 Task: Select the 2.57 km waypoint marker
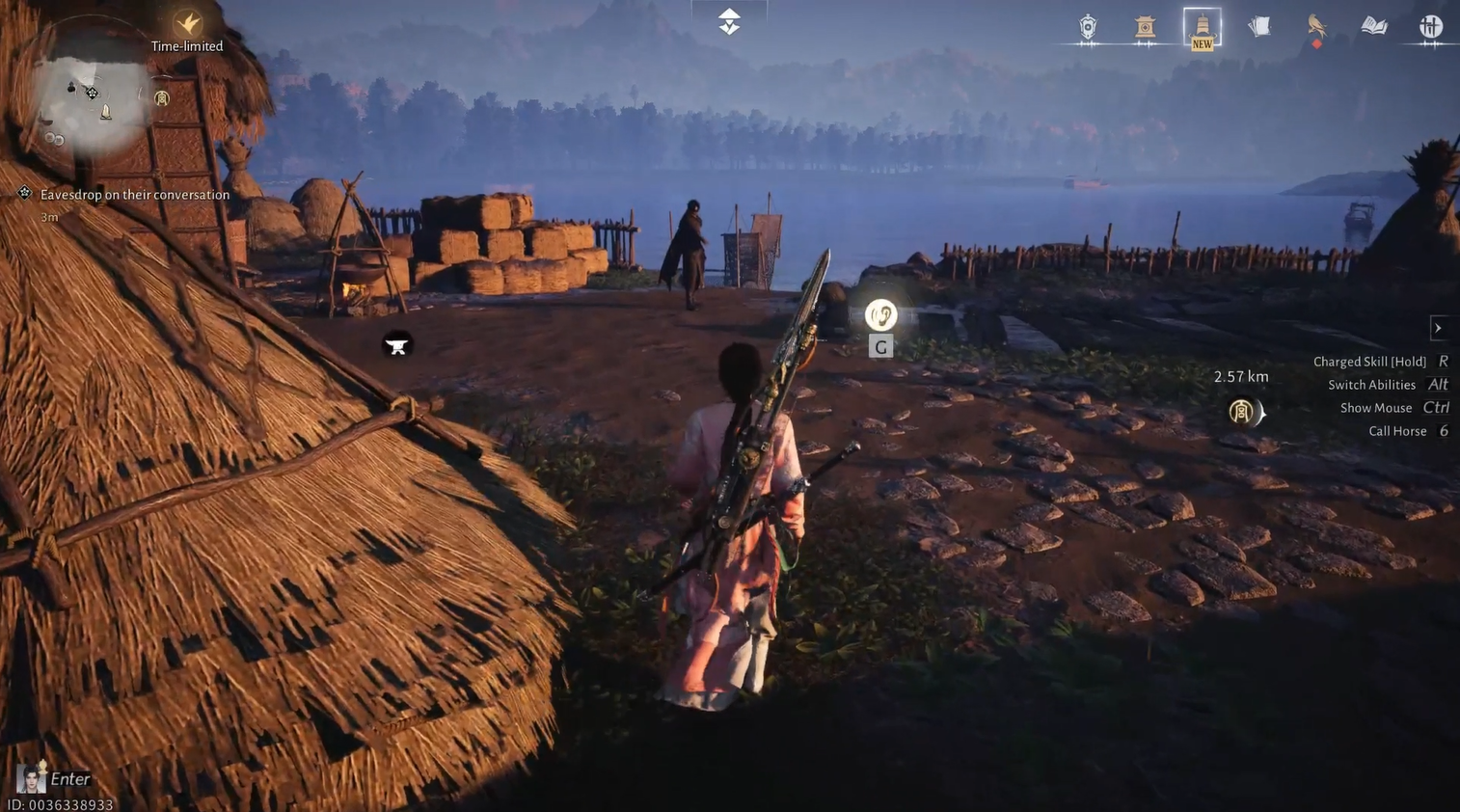[x=1242, y=413]
